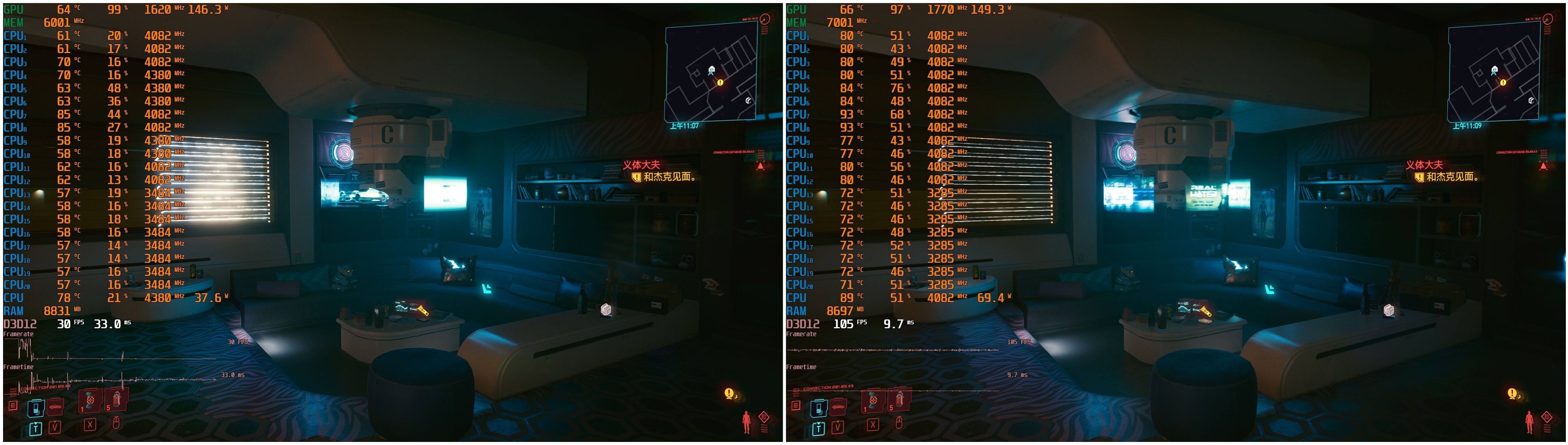This screenshot has height=445, width=1568.
Task: Expand the chevron above the V key prompt
Action: [55, 422]
